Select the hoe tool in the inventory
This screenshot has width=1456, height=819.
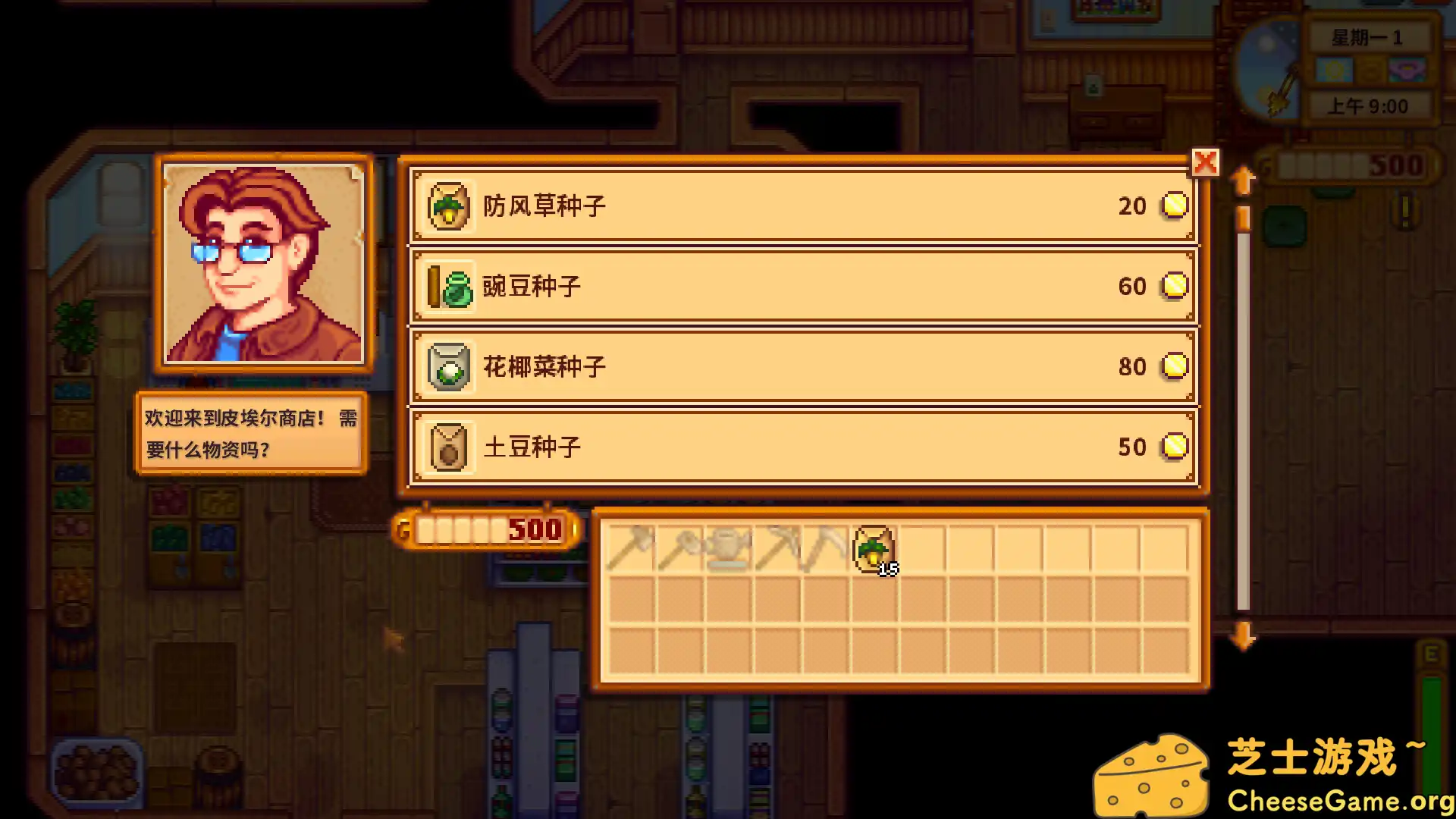[x=681, y=548]
